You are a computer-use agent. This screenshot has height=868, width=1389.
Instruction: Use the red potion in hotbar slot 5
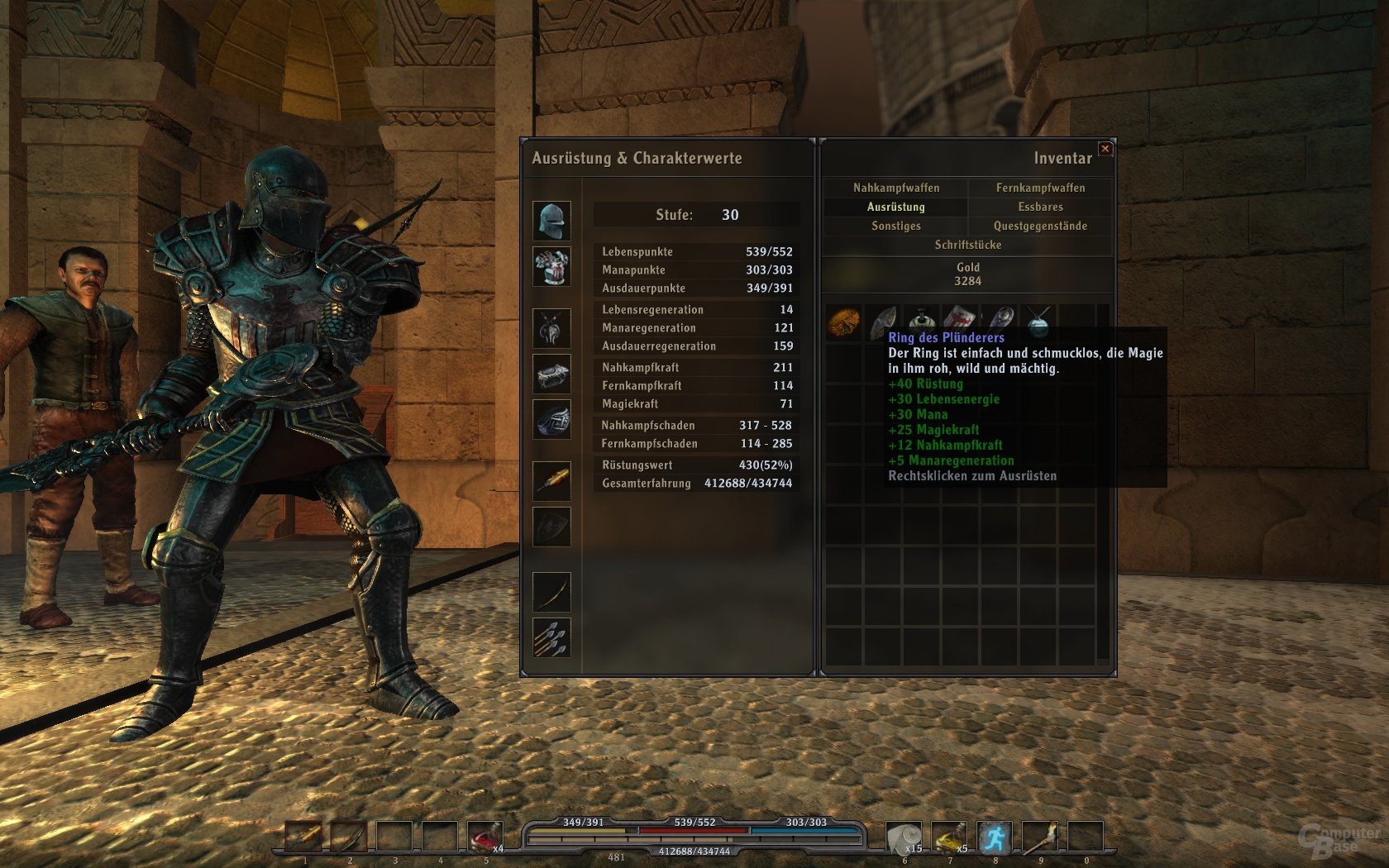(484, 837)
